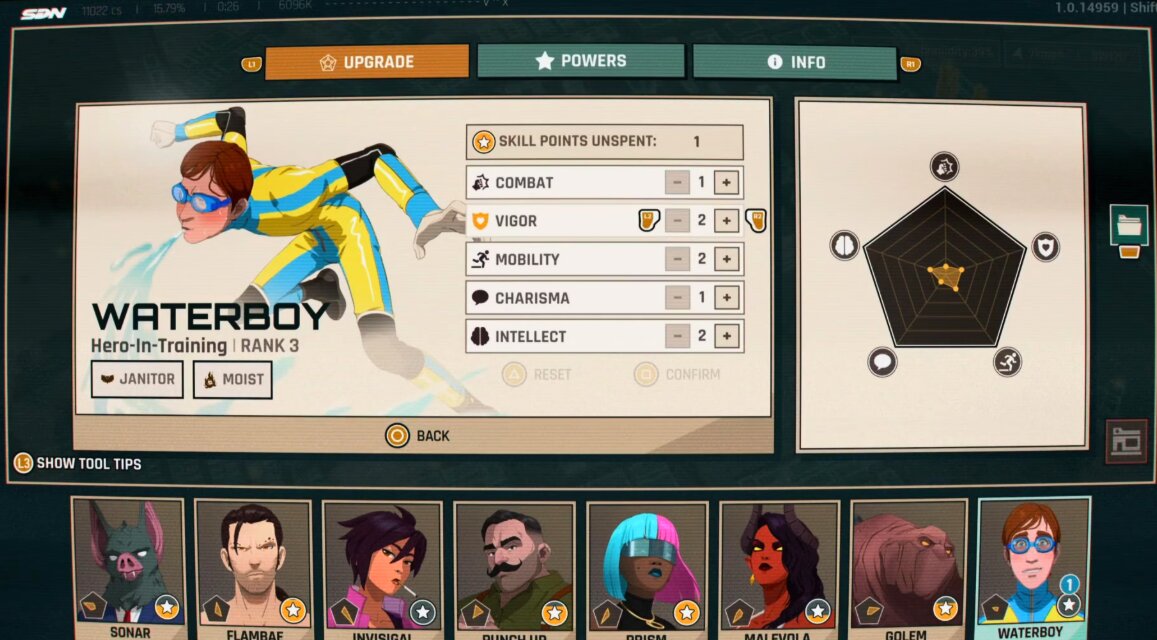This screenshot has height=640, width=1157.
Task: Remove a point from Vigor
Action: [677, 221]
